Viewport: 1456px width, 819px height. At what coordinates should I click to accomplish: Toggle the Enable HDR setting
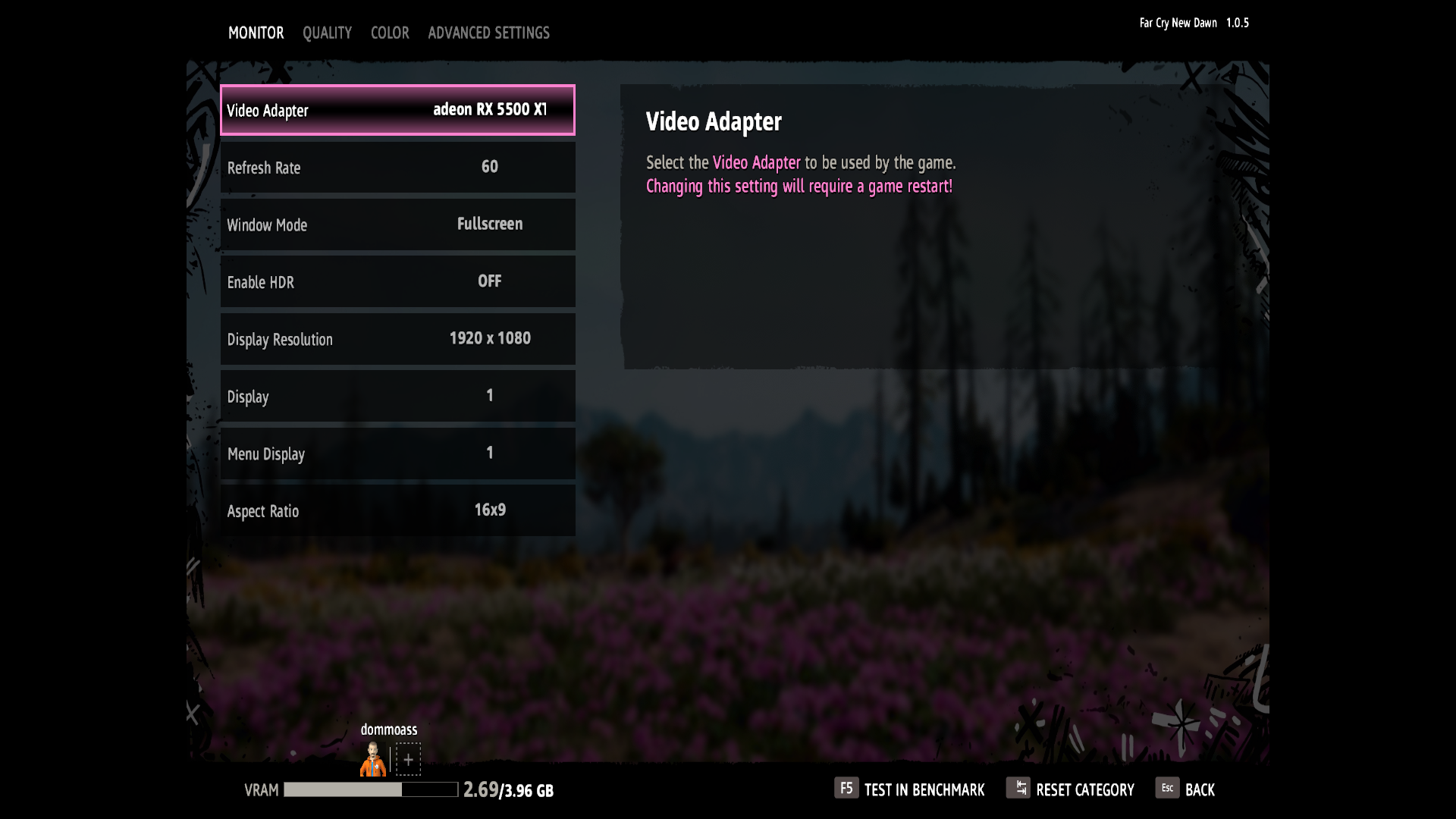(397, 282)
